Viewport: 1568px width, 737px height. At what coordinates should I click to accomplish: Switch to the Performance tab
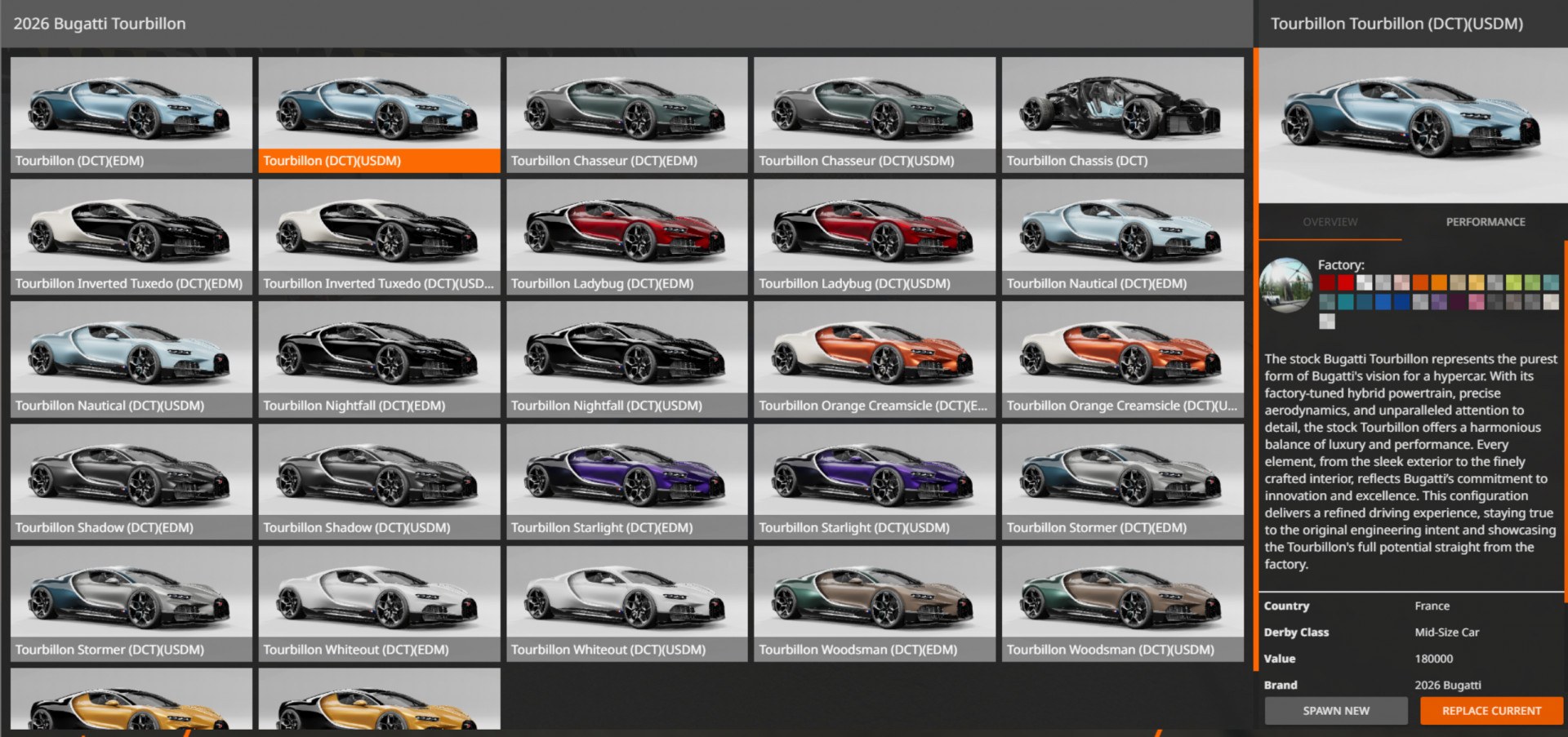coord(1485,222)
